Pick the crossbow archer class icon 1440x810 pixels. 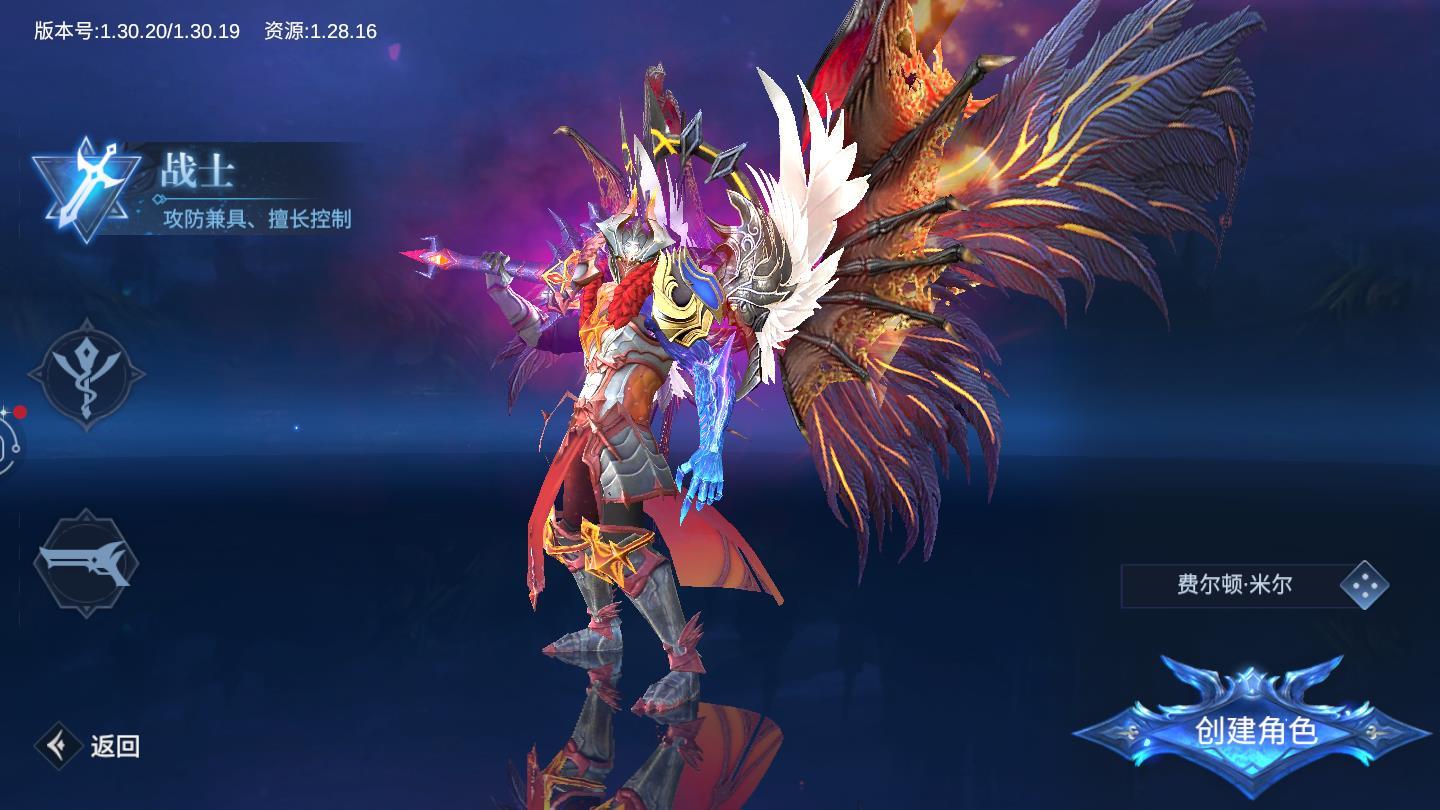tap(86, 562)
